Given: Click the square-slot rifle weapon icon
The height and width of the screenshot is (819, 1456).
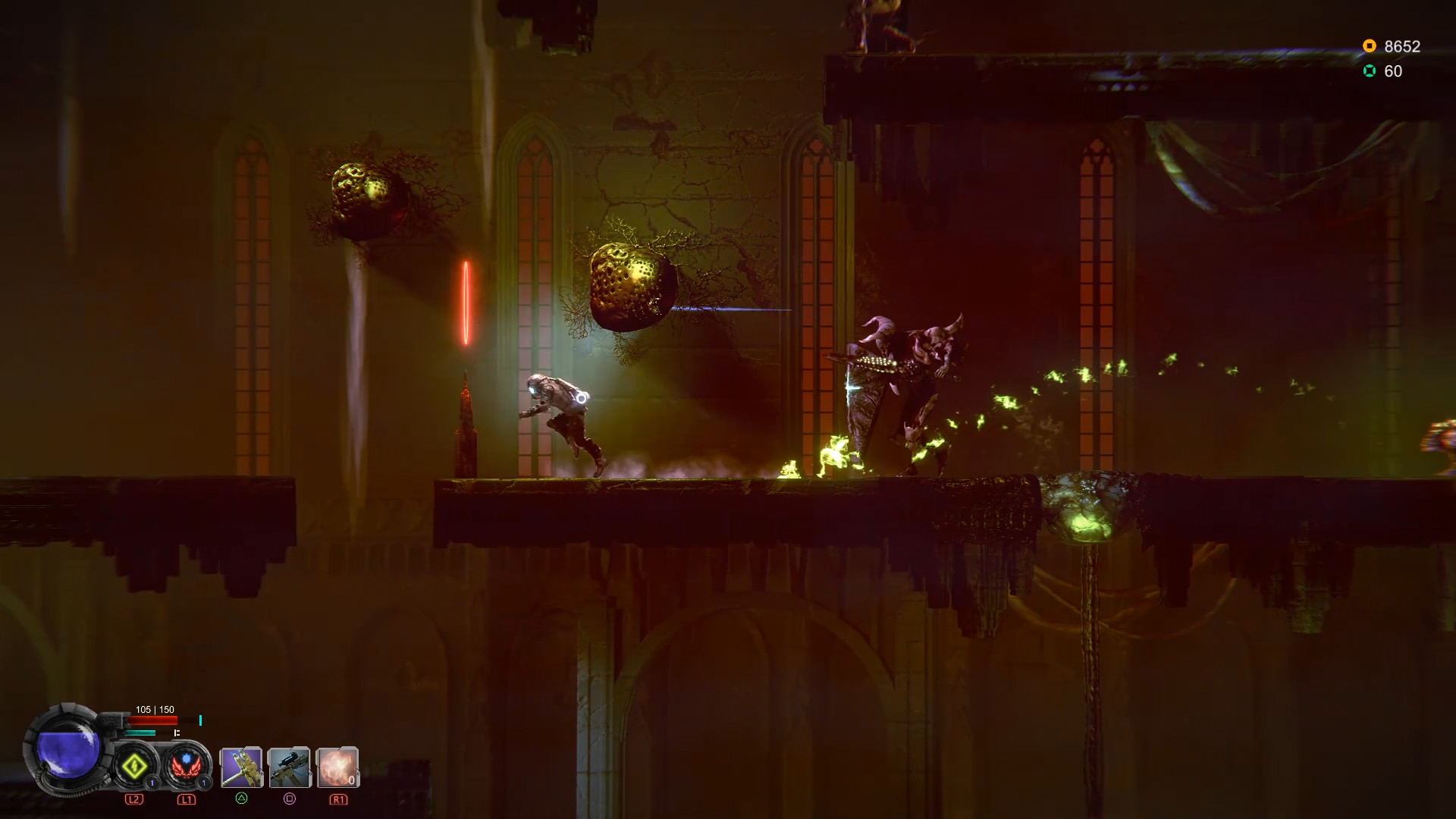Looking at the screenshot, I should coord(289,767).
